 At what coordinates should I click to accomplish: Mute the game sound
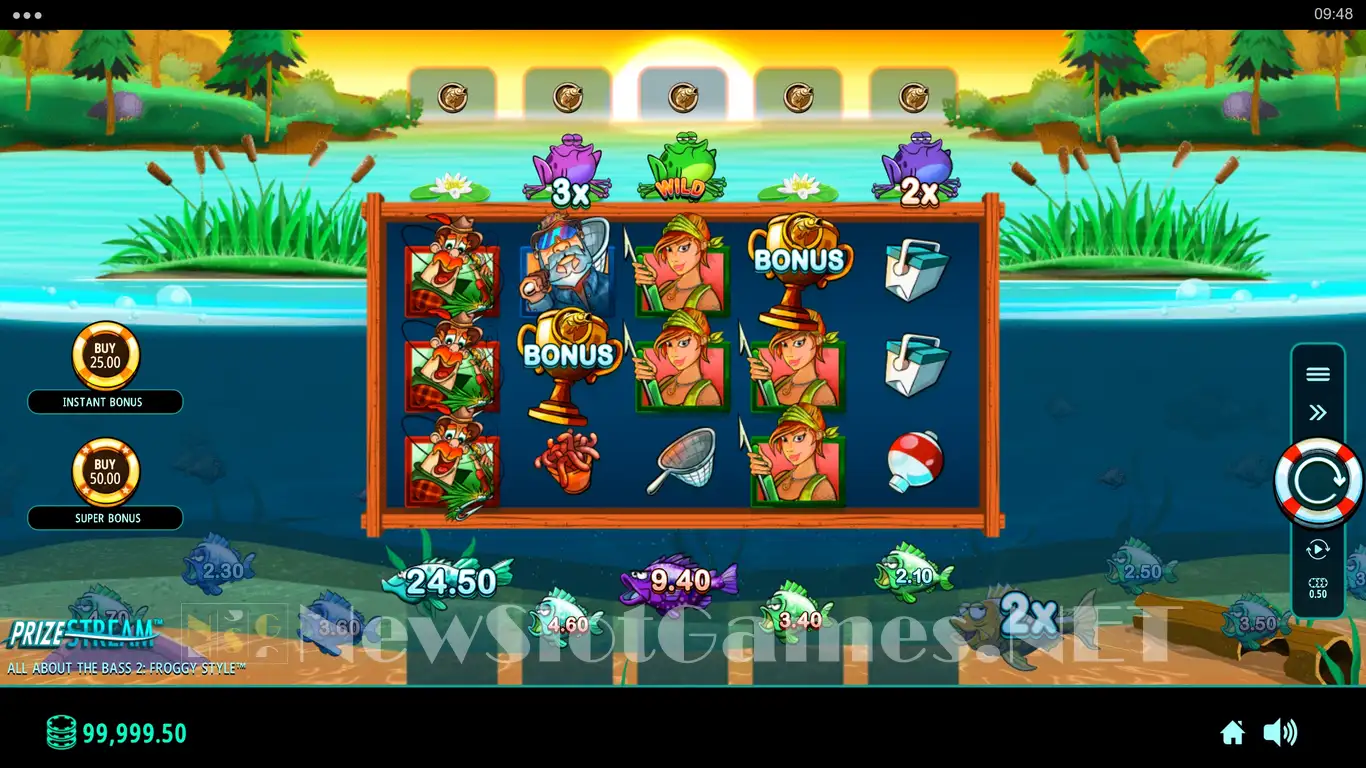(1280, 733)
